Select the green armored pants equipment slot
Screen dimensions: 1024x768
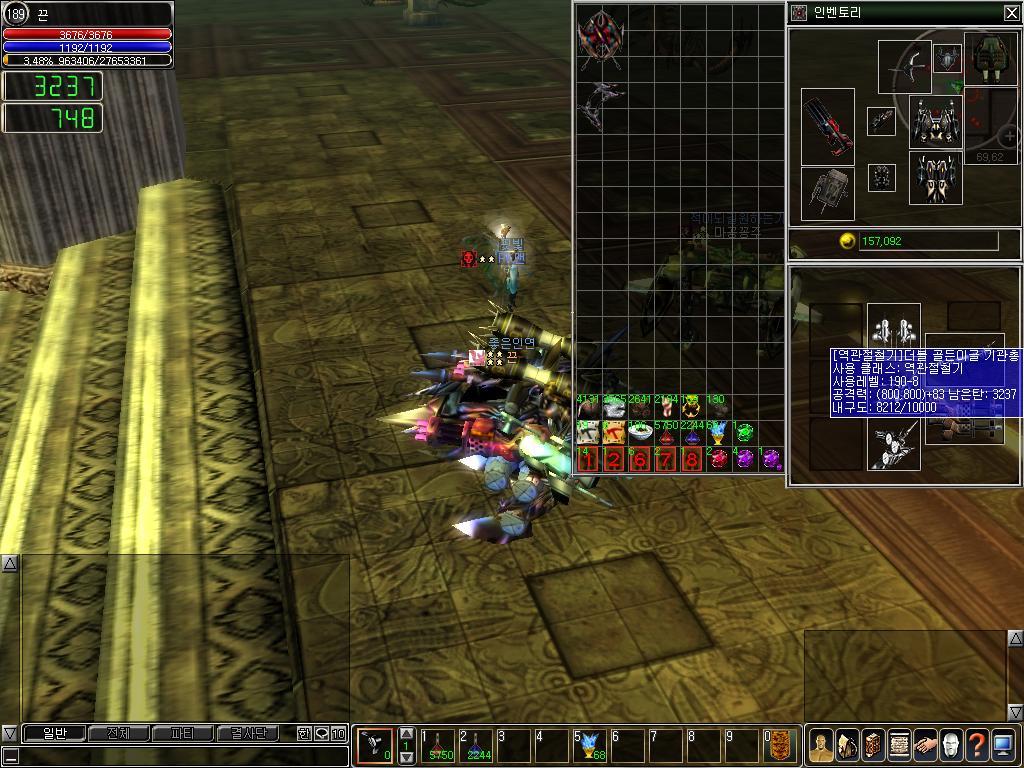pos(990,58)
